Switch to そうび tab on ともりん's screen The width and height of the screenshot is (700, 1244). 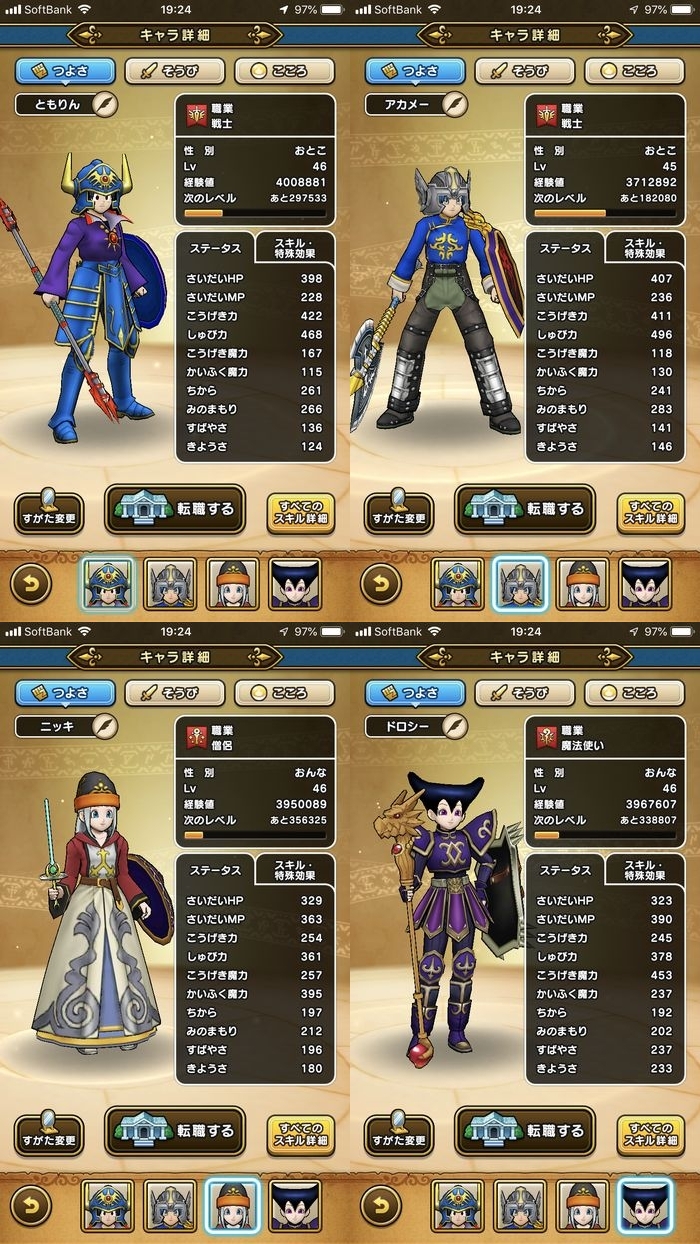click(x=175, y=72)
